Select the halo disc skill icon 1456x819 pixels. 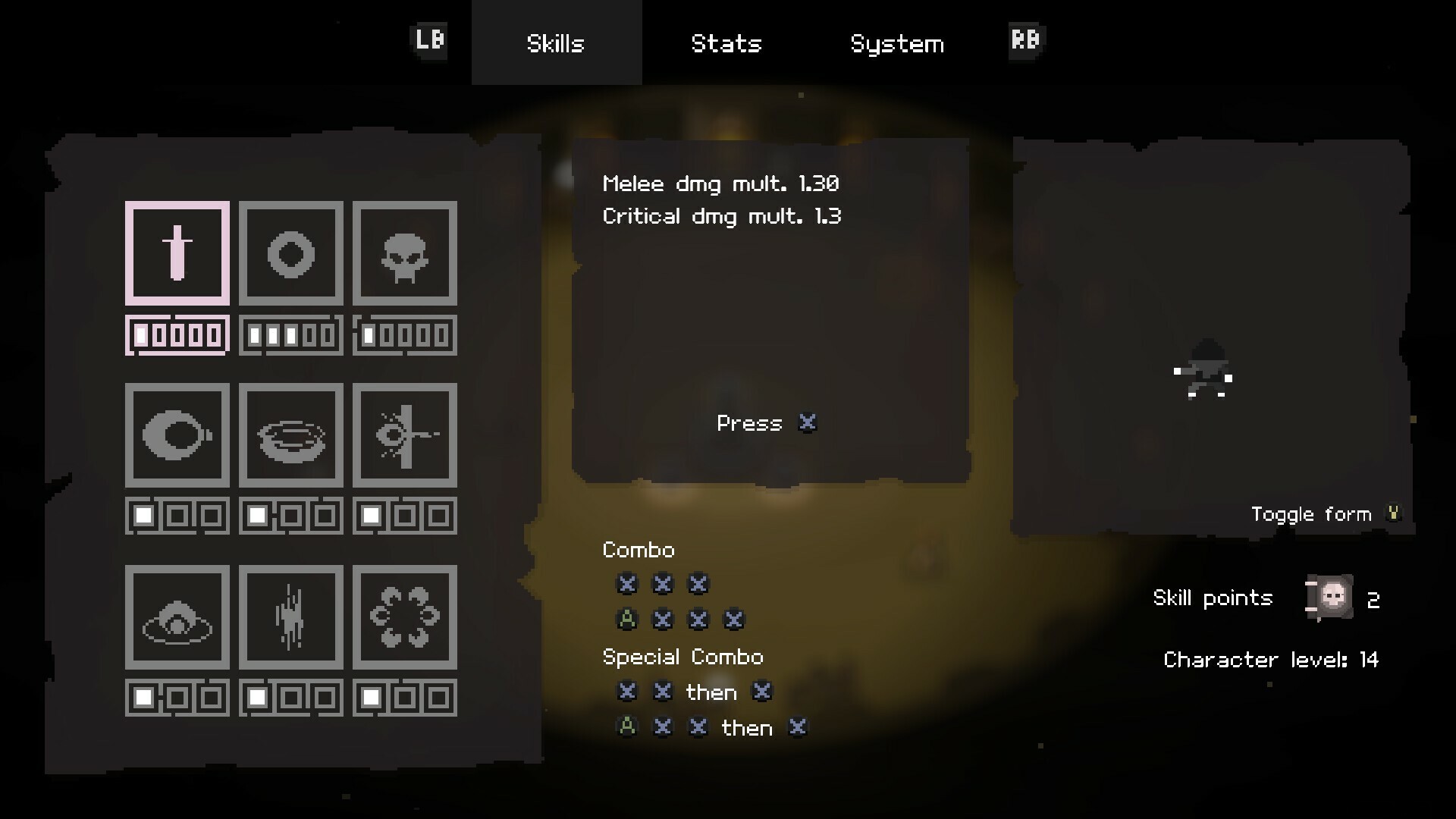click(x=291, y=435)
